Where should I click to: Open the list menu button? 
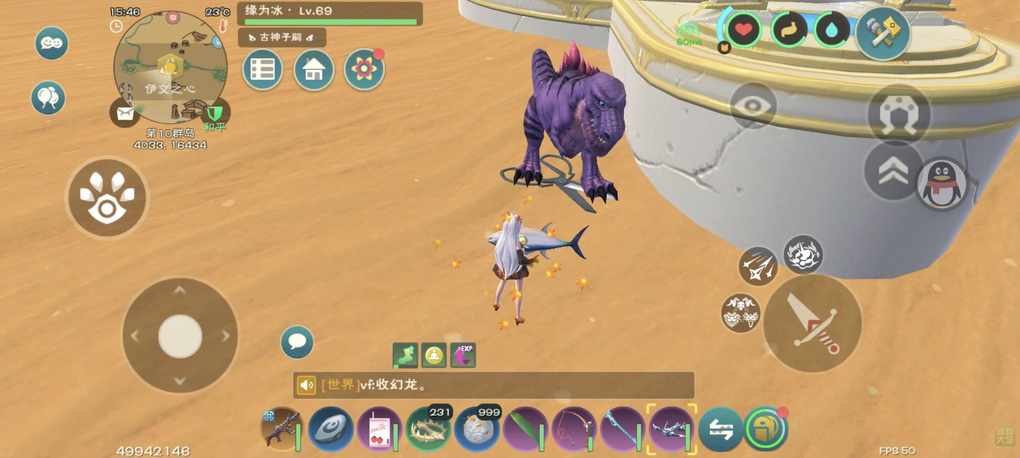(x=263, y=70)
